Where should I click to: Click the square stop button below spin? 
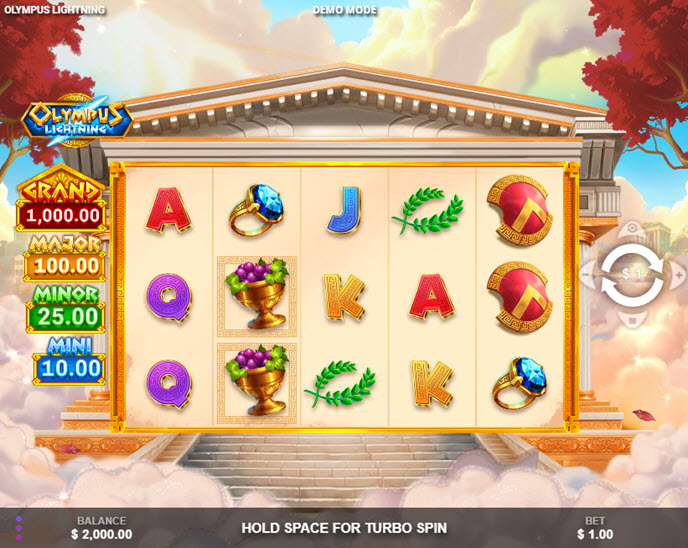click(631, 321)
